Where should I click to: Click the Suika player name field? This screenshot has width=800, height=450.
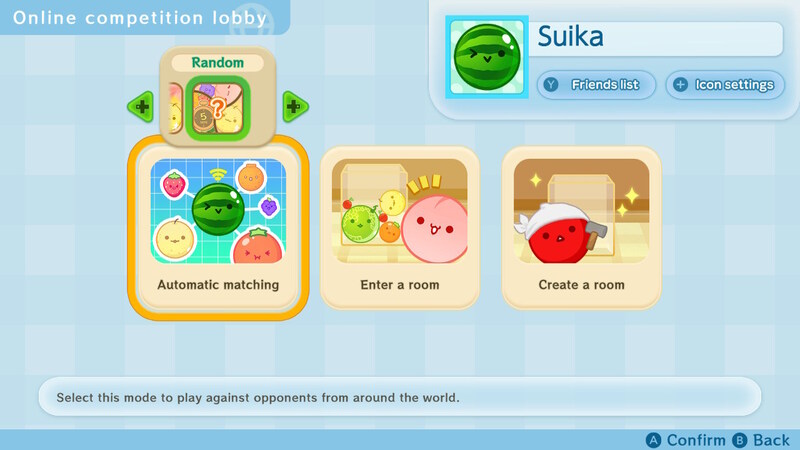tap(656, 39)
